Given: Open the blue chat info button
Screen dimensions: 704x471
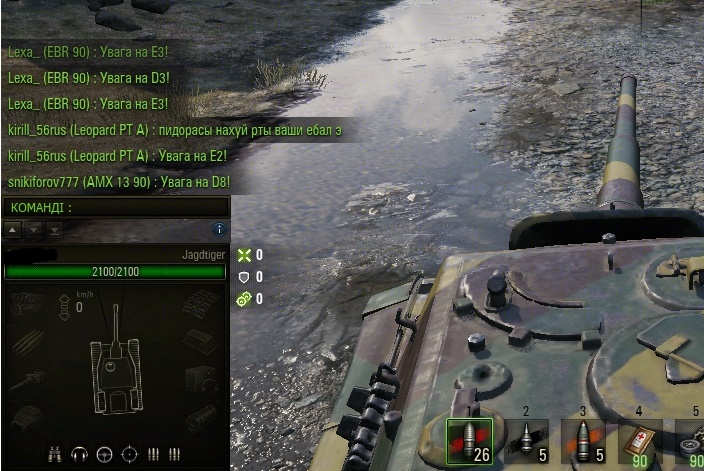Looking at the screenshot, I should click(x=219, y=229).
